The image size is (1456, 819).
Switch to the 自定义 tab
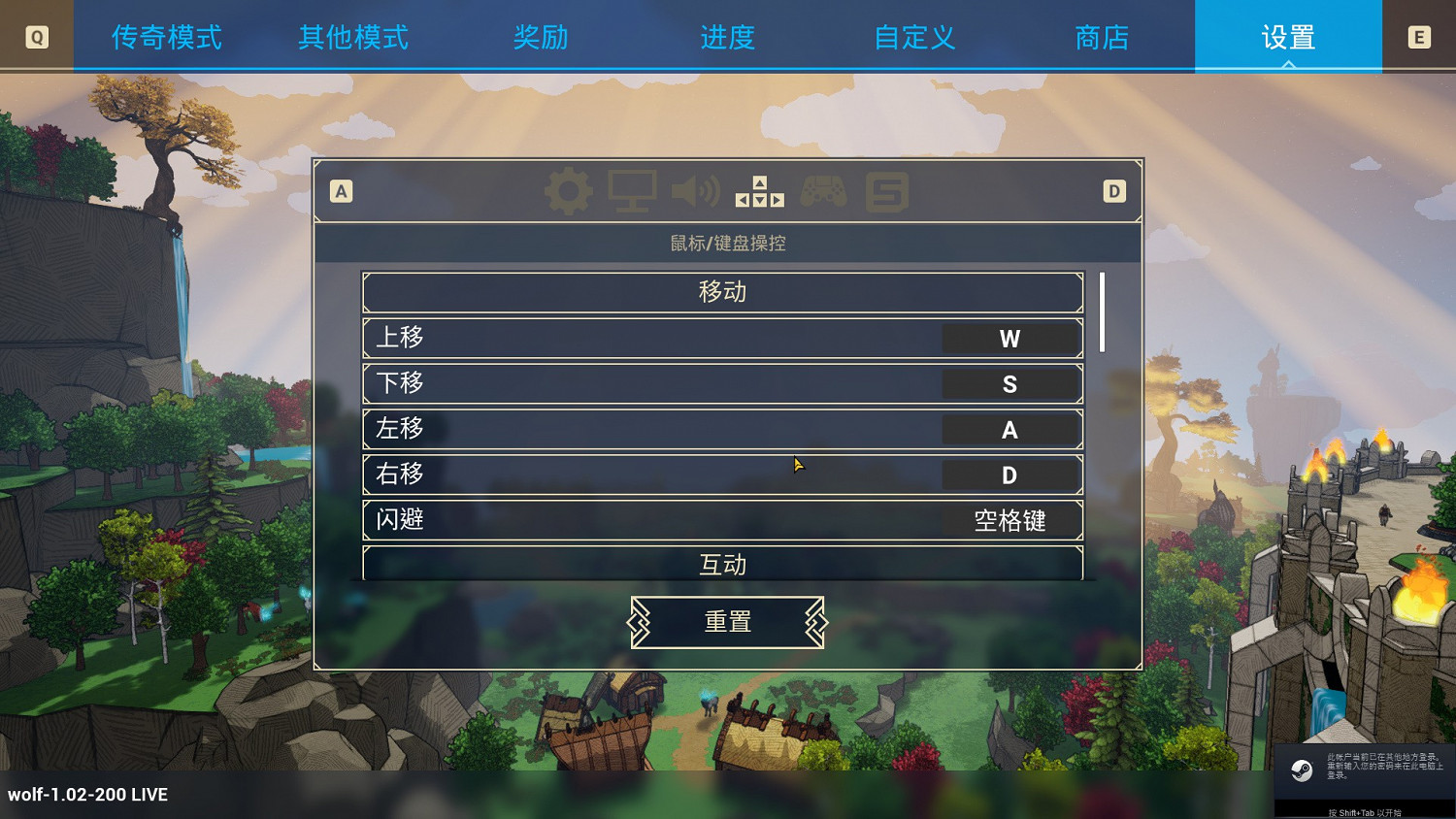point(912,36)
